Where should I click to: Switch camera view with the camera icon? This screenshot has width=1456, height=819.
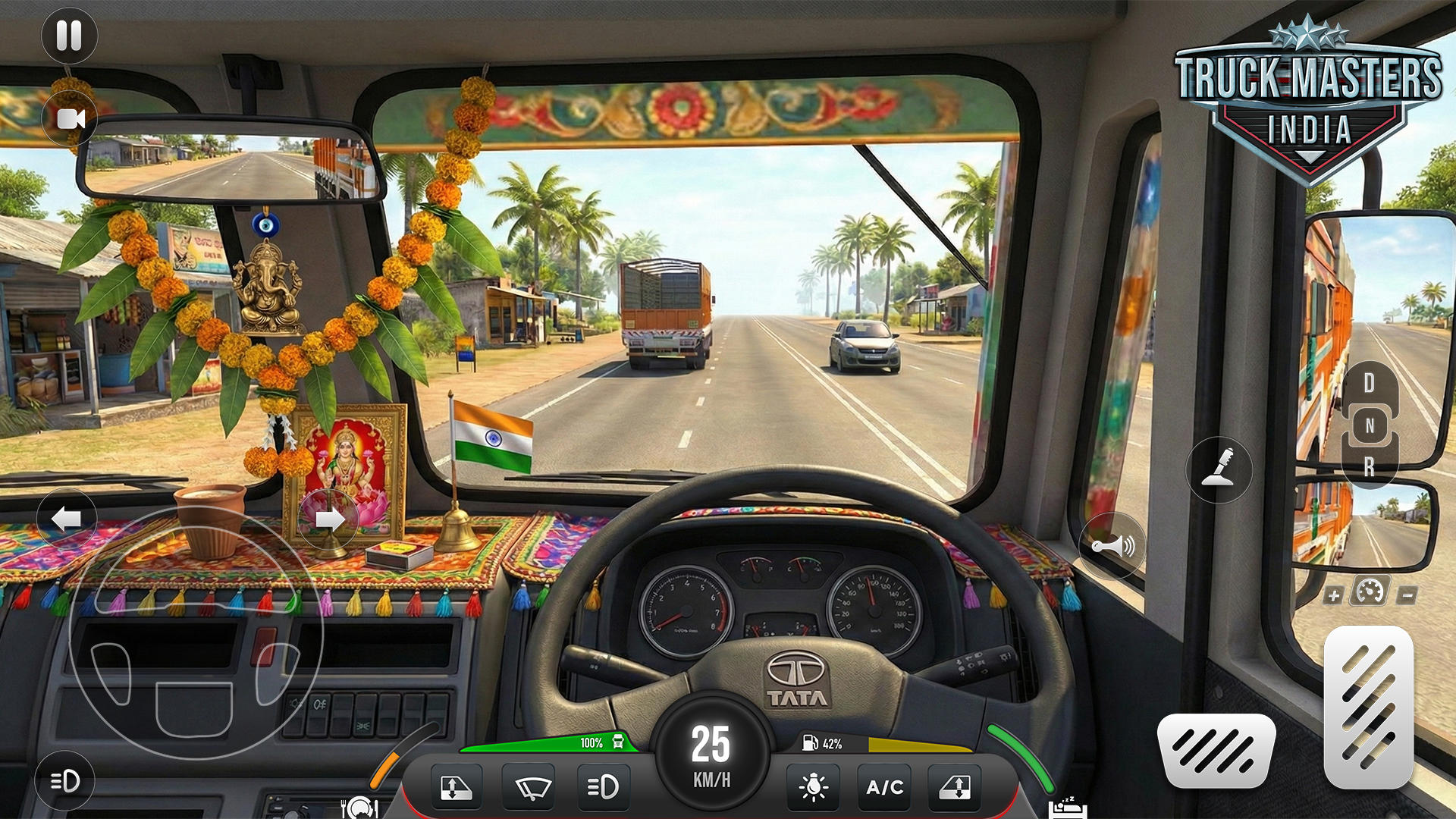[70, 118]
